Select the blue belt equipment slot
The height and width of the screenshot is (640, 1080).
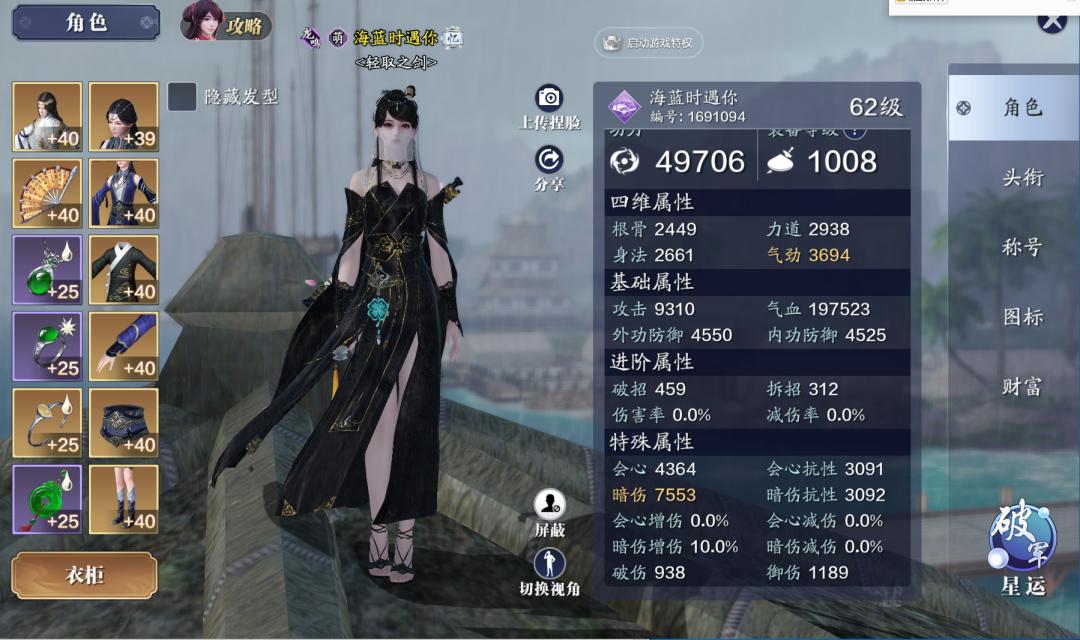124,423
